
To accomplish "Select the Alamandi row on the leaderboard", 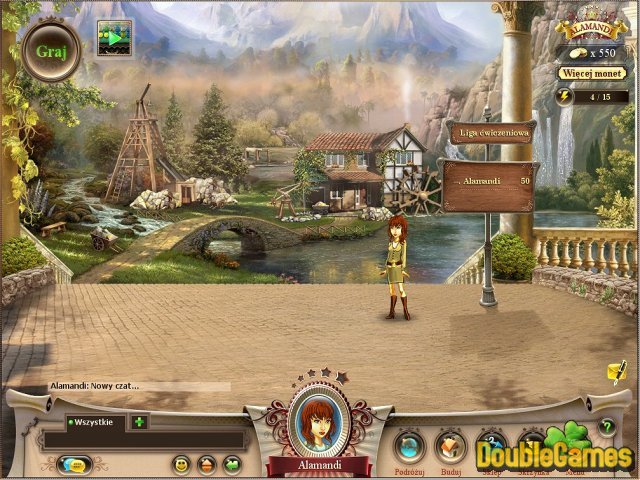I will click(x=488, y=183).
